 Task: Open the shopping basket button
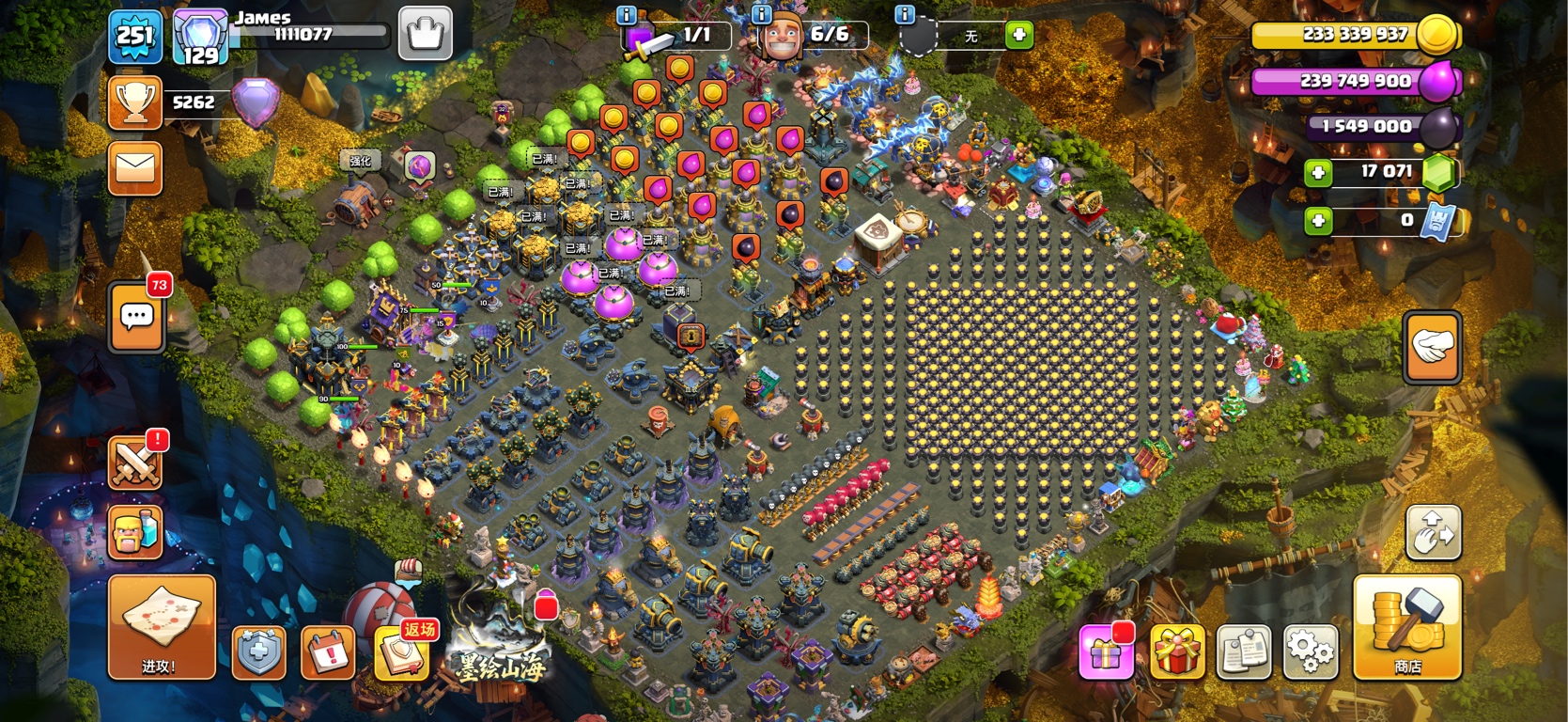[425, 34]
